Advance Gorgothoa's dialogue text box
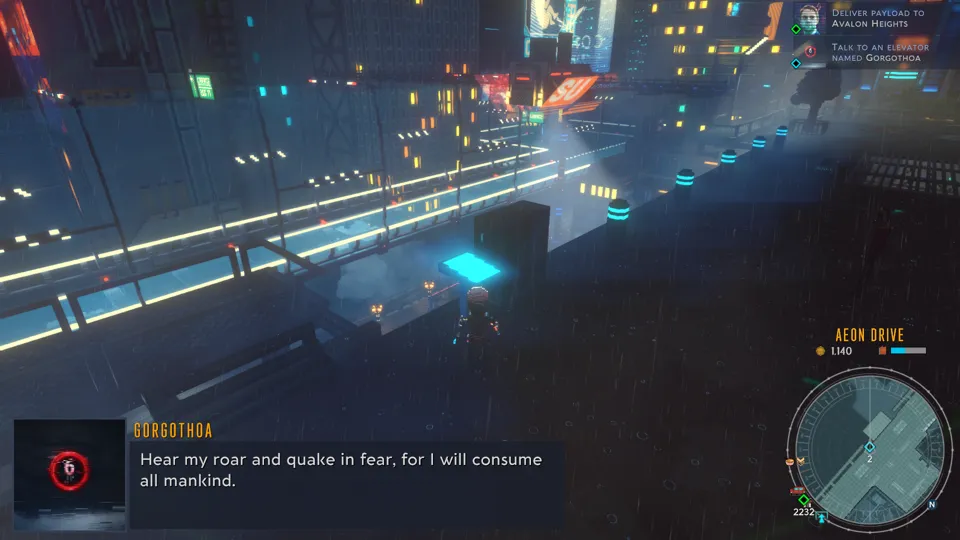The width and height of the screenshot is (960, 540). click(x=345, y=484)
